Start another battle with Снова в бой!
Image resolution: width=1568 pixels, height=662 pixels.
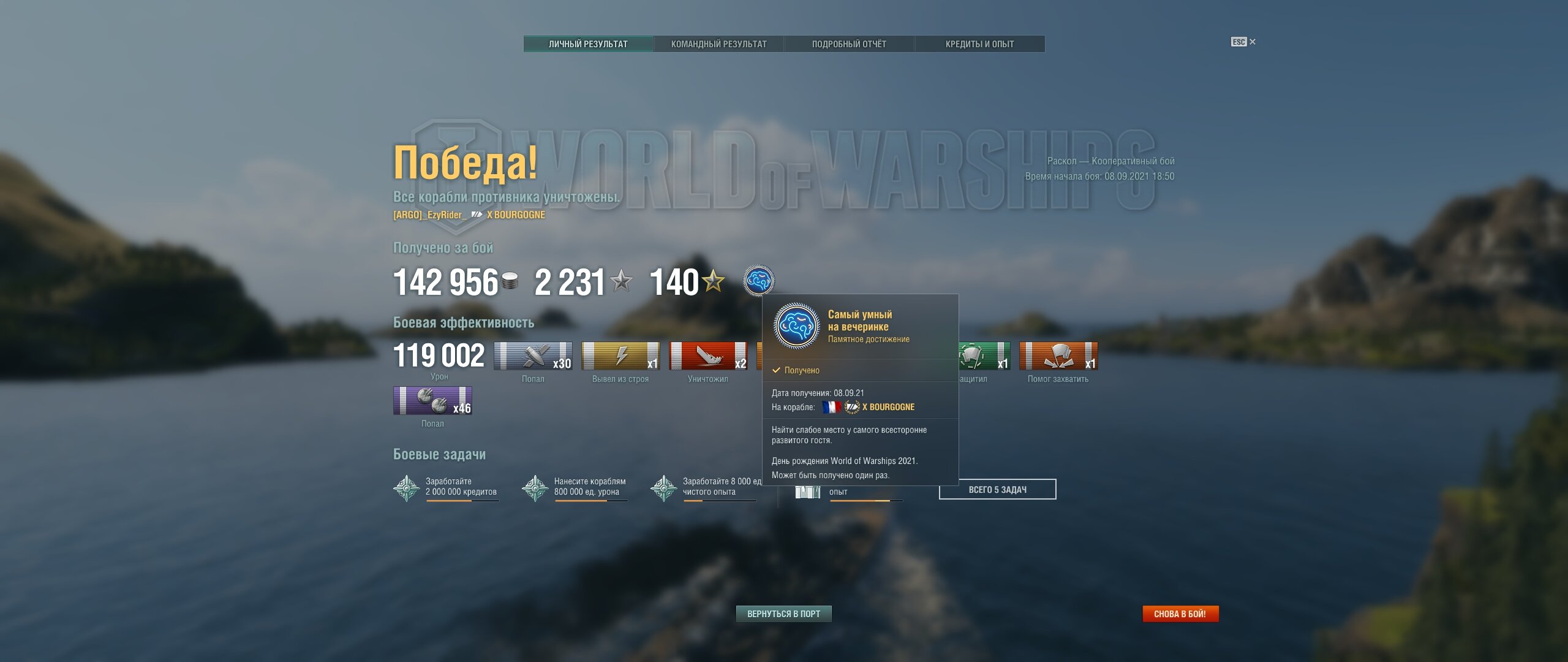click(x=1180, y=614)
